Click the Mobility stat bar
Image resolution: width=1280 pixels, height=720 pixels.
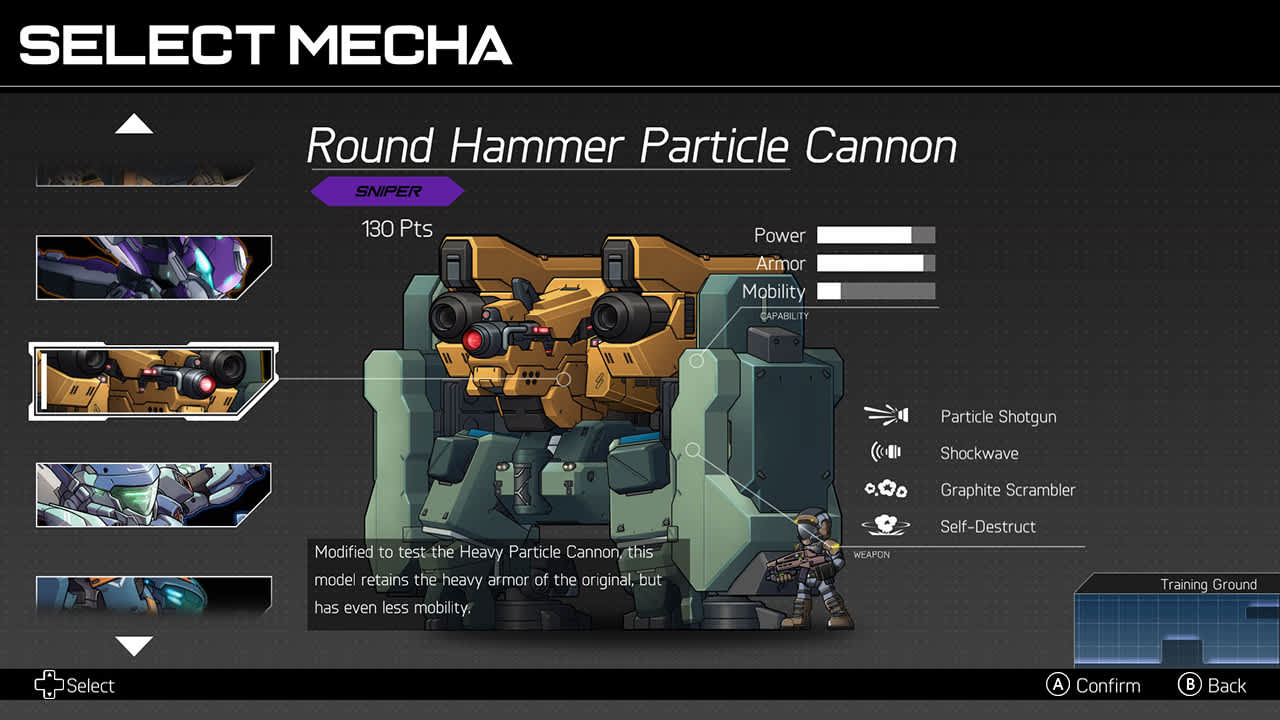pos(875,292)
